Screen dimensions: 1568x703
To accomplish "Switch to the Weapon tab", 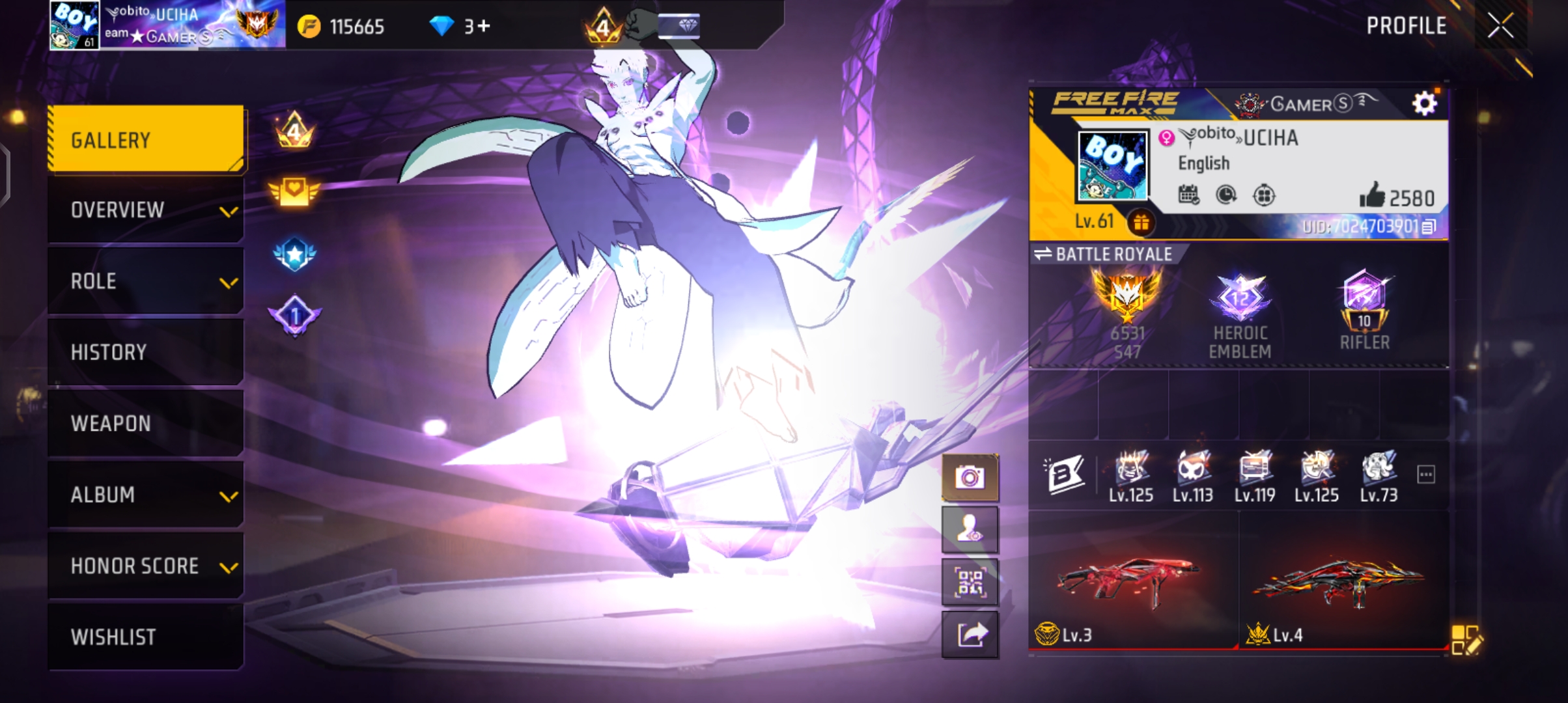I will [146, 423].
